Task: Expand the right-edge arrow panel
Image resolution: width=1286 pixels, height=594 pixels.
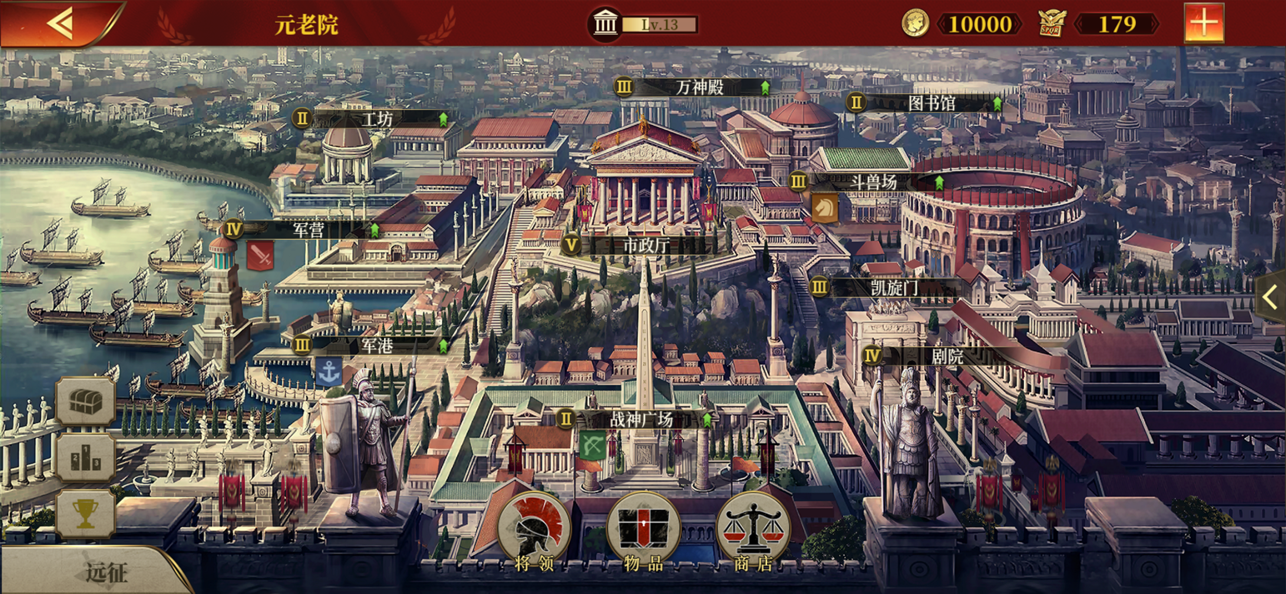Action: 1271,297
